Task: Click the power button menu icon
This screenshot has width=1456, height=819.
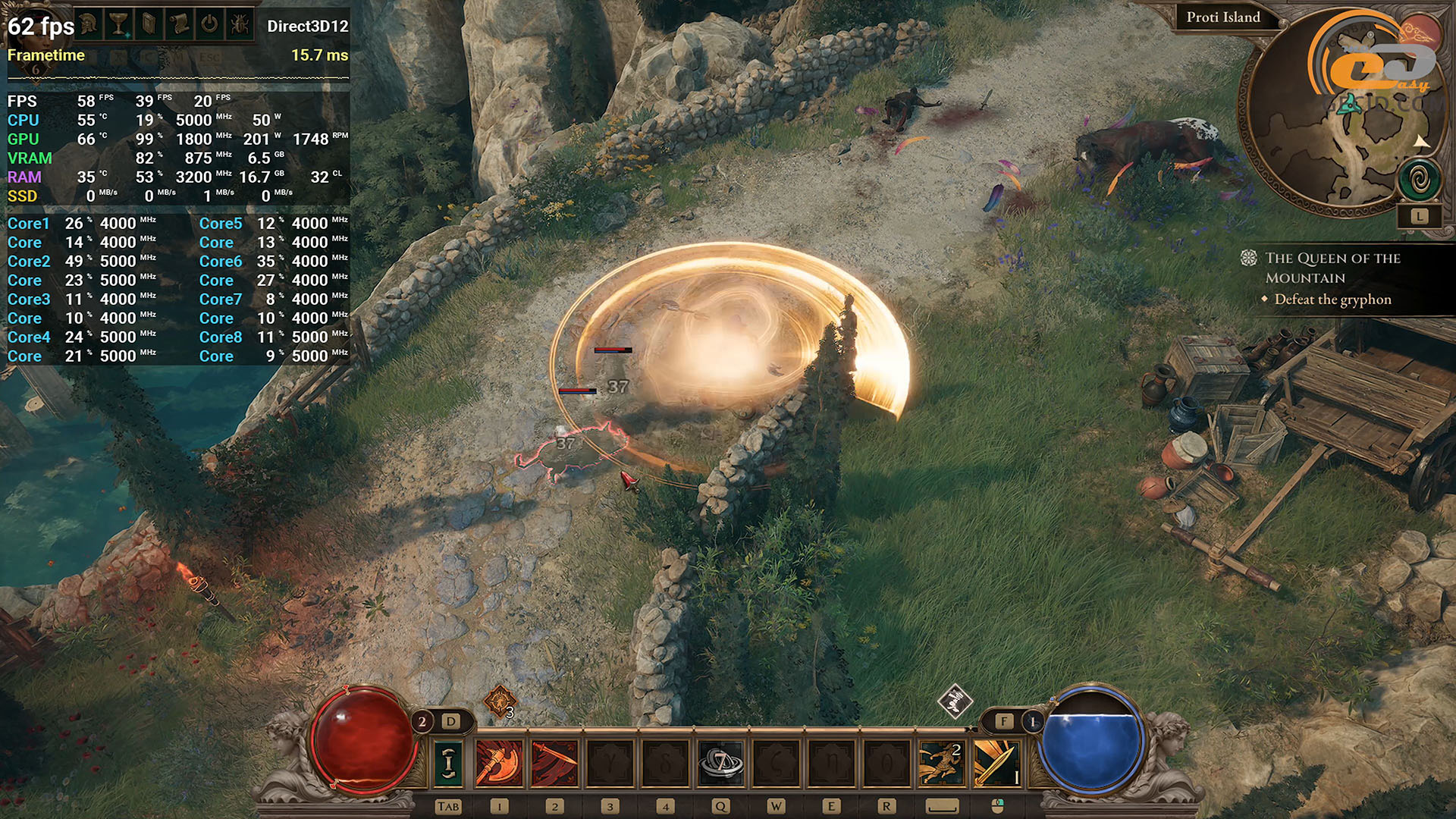Action: click(209, 24)
